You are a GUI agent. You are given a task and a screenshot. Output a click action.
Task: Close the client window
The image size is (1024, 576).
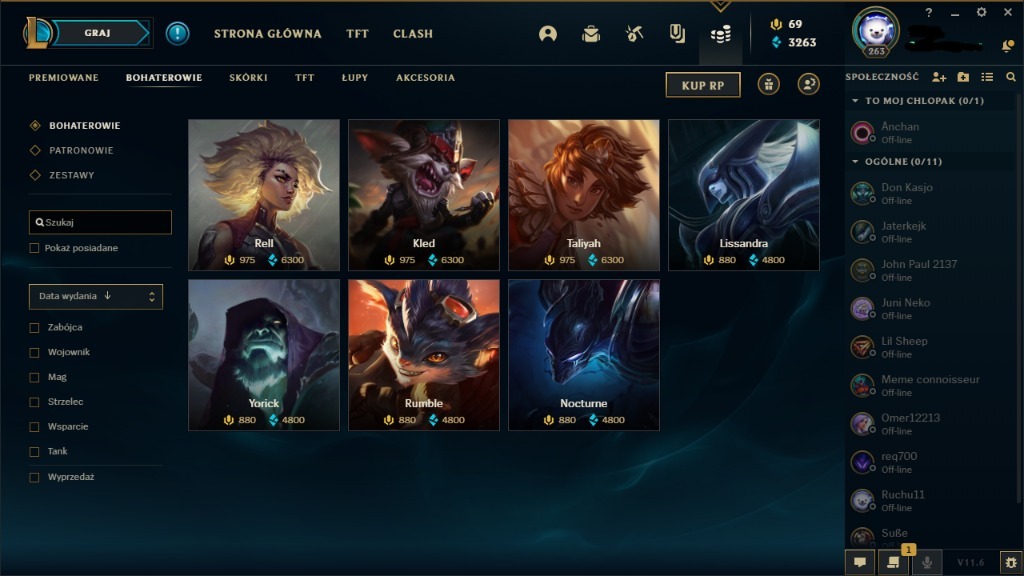coord(1006,13)
